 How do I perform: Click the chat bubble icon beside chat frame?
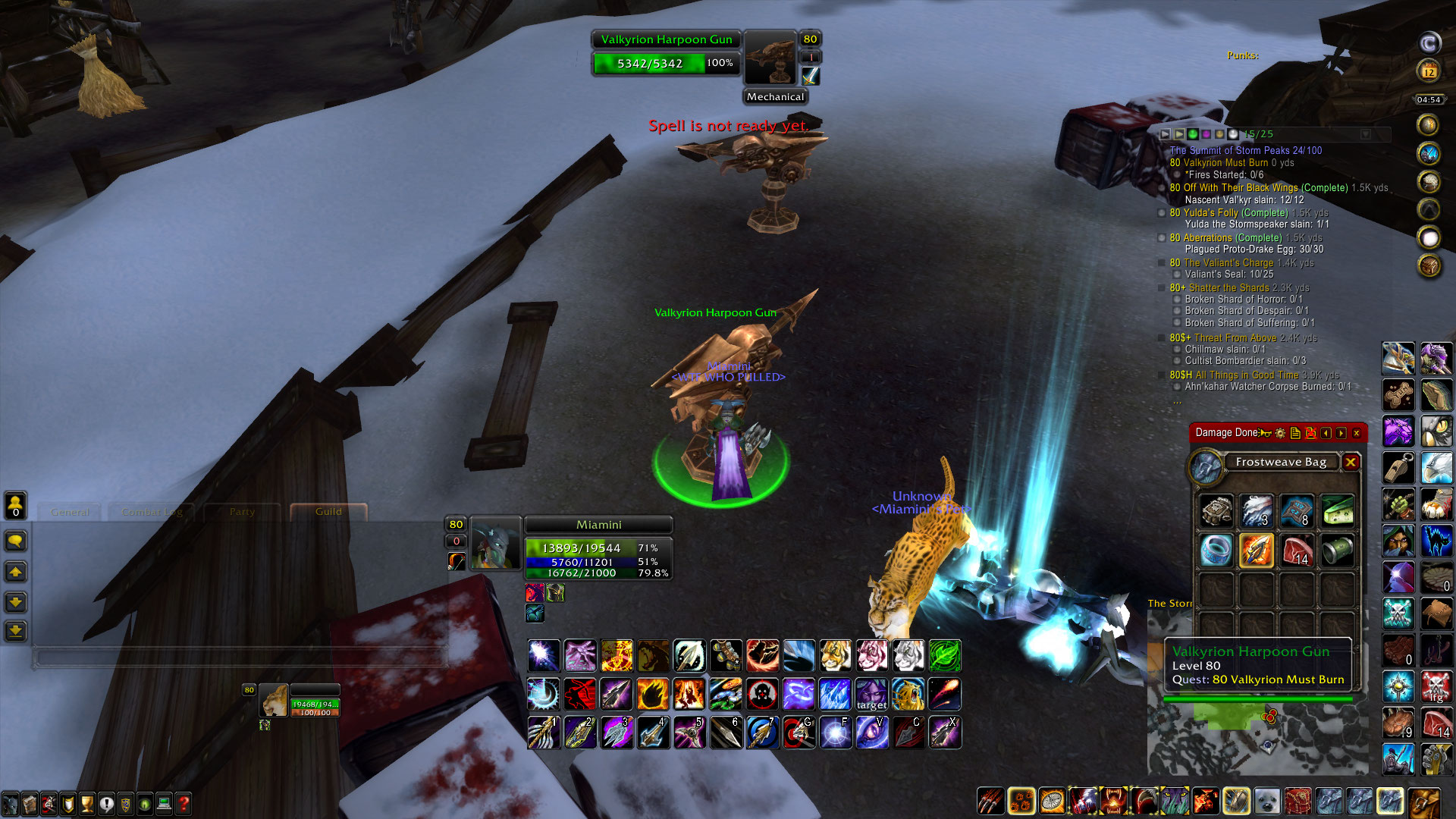coord(16,541)
